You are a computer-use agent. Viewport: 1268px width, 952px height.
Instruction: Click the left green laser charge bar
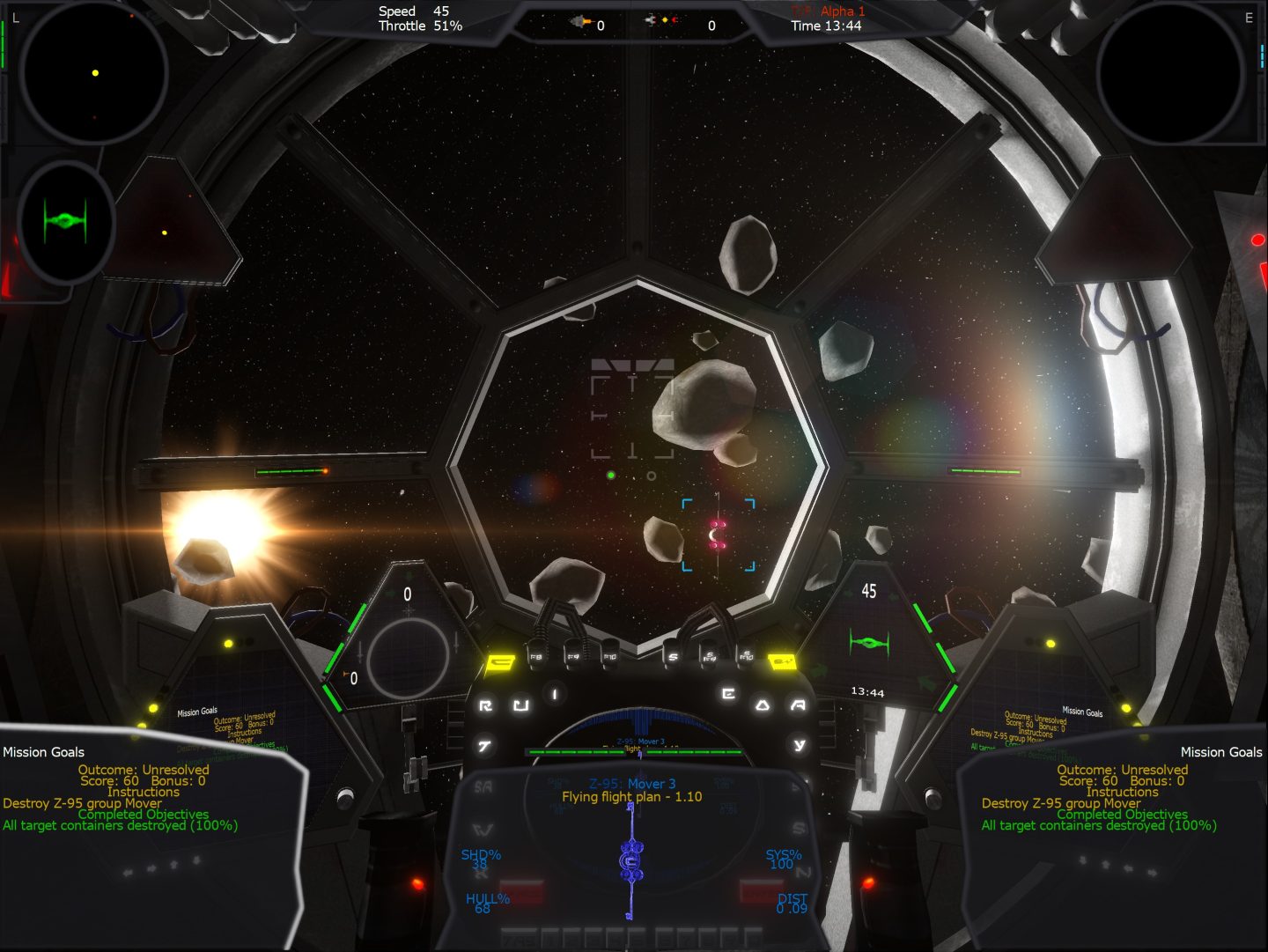point(291,472)
